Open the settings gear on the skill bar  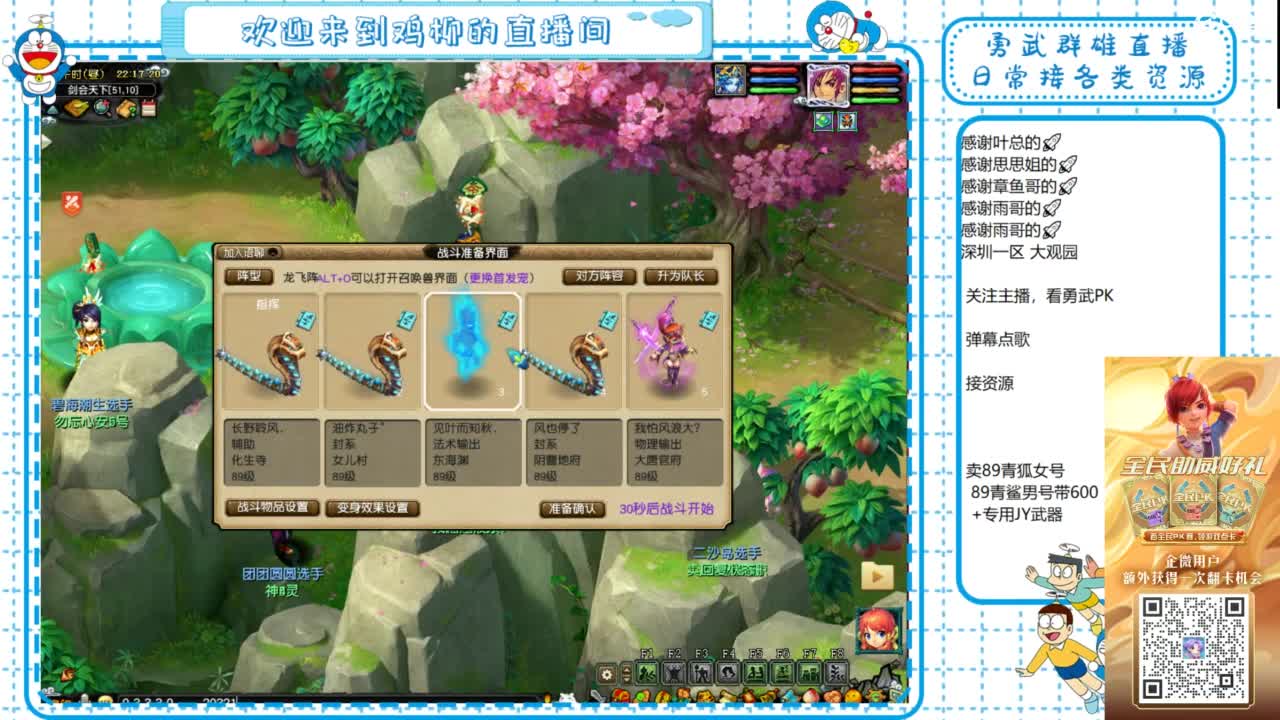(606, 672)
